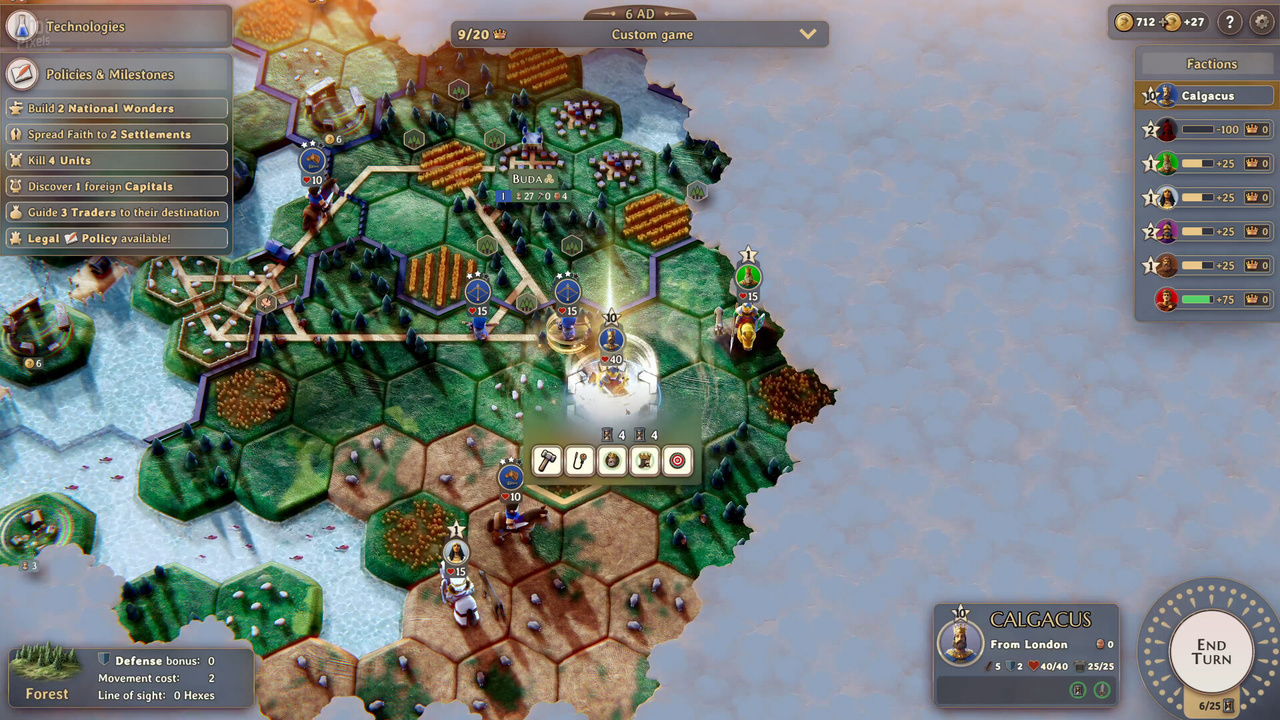The width and height of the screenshot is (1280, 720).
Task: Select Spread Faith to 2 Settlements milestone
Action: [116, 134]
